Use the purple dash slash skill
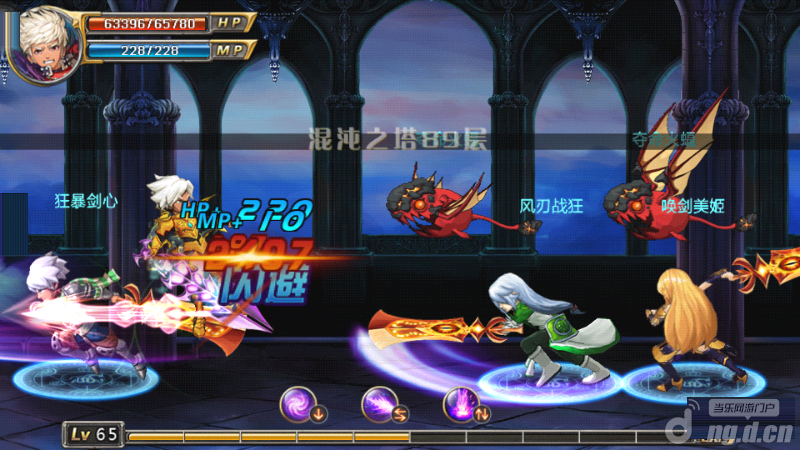Image resolution: width=800 pixels, height=450 pixels. pos(379,402)
